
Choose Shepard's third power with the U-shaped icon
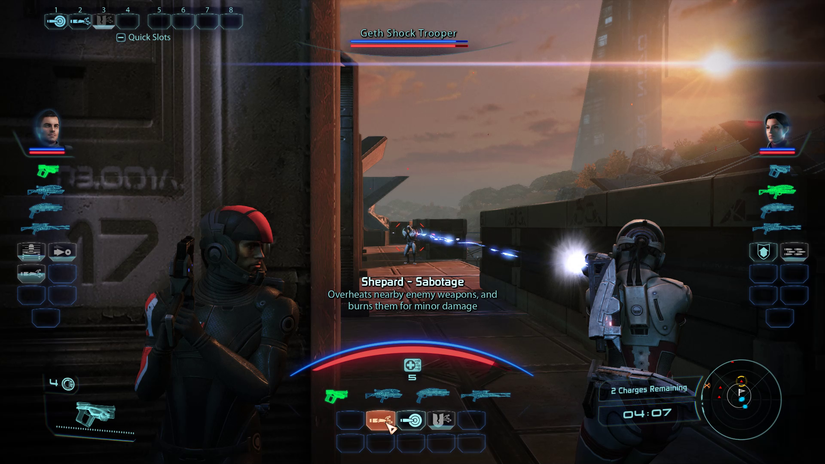[441, 421]
